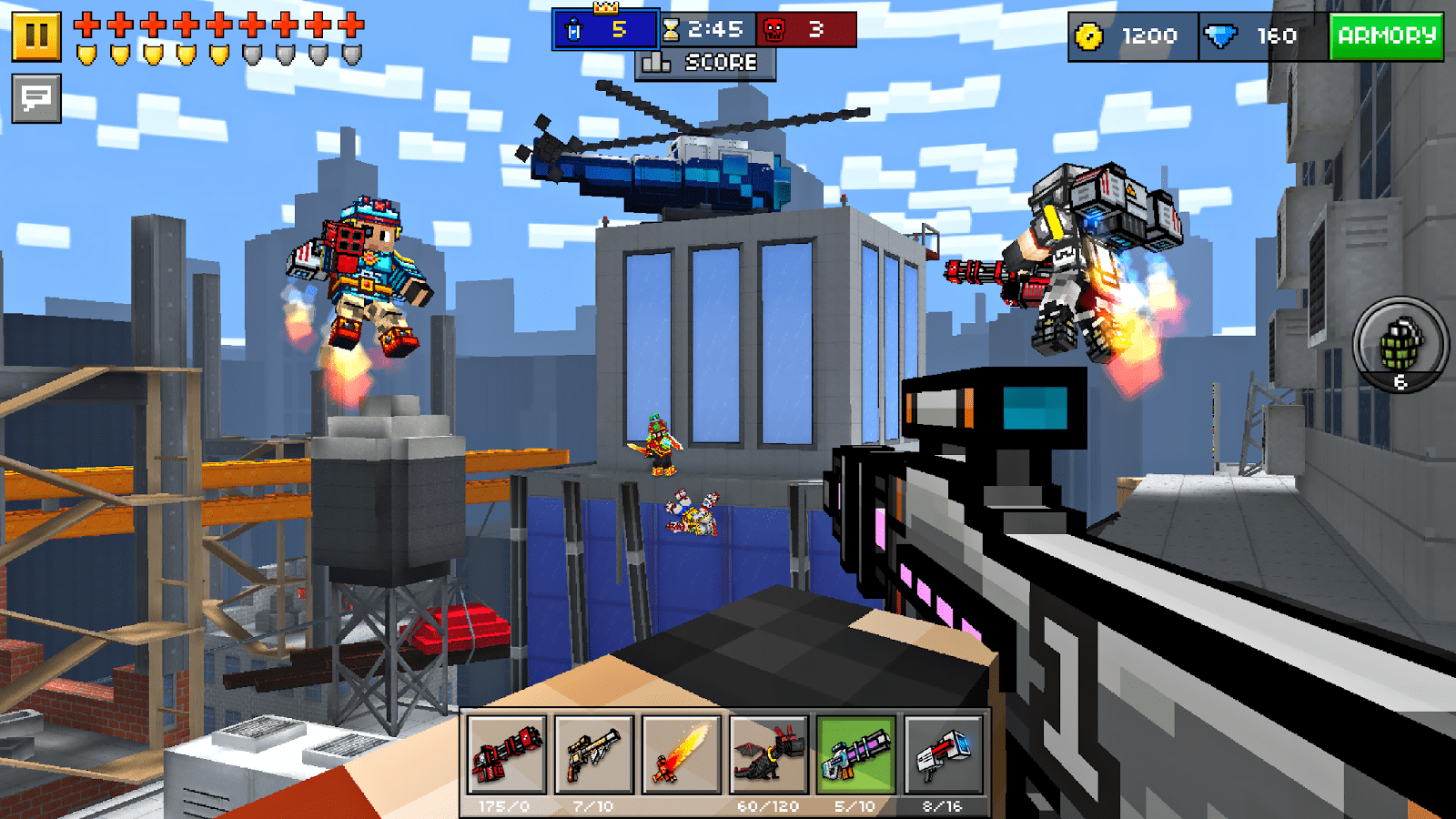Select the red minigun in the first weapon slot
The height and width of the screenshot is (819, 1456).
[x=506, y=757]
